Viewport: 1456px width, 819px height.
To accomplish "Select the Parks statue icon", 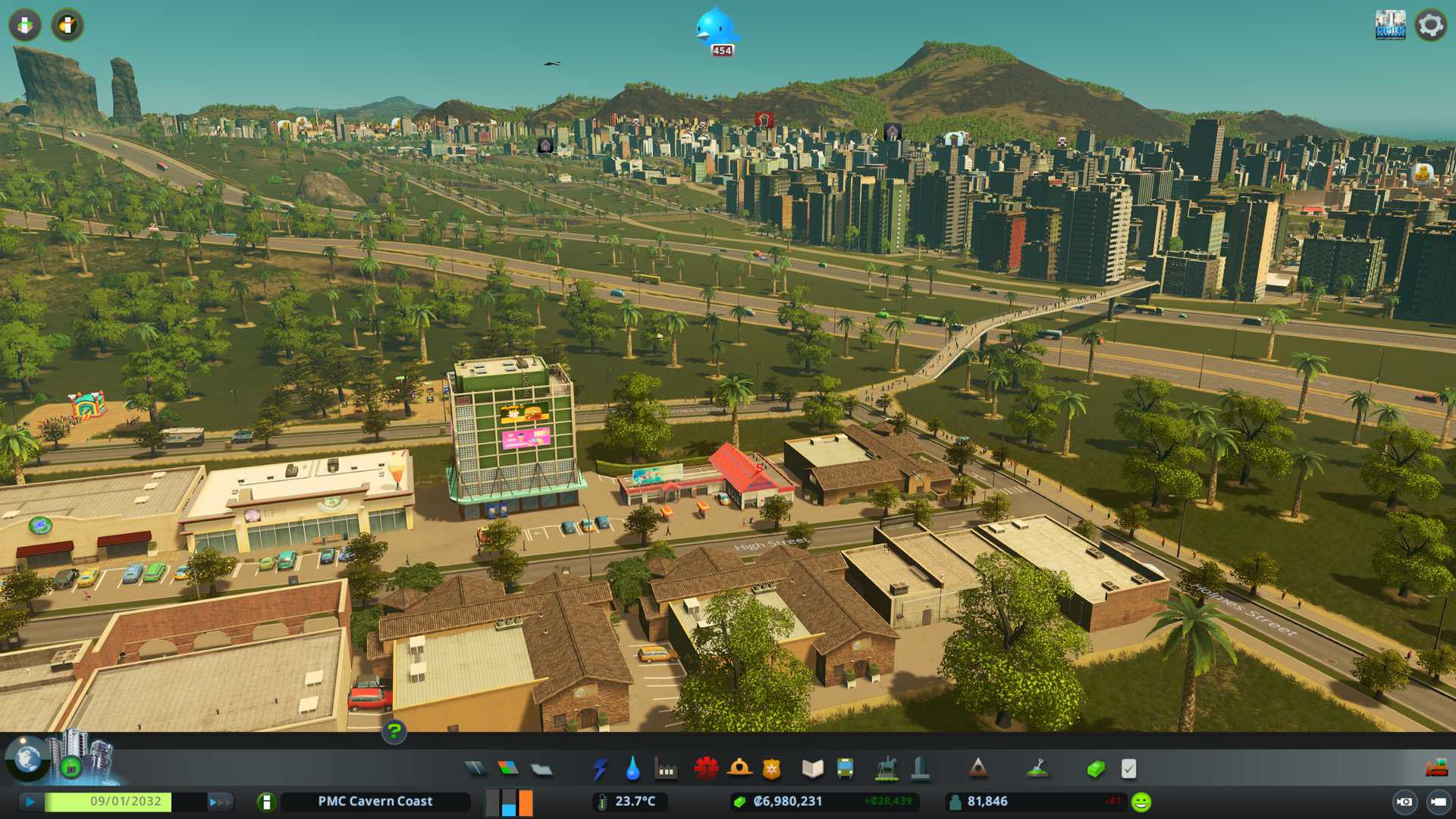I will tap(886, 769).
